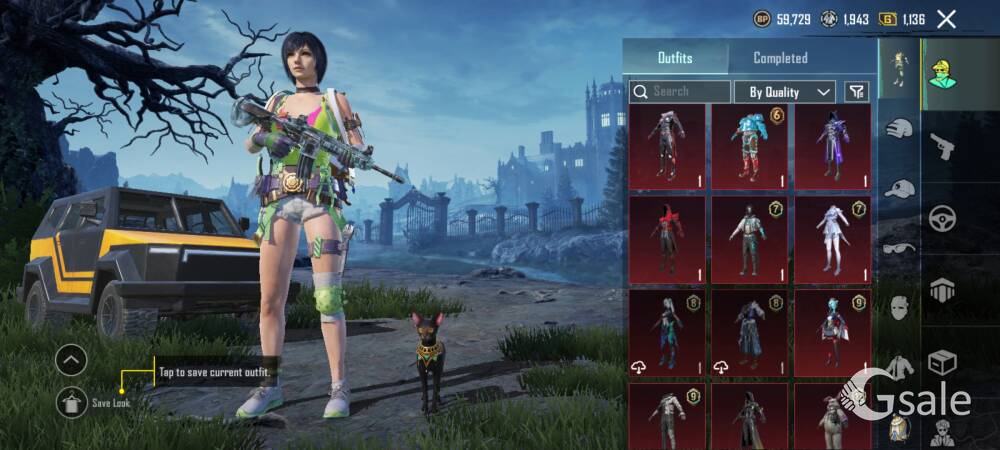
Task: Click the outfit Search field
Action: pos(680,91)
